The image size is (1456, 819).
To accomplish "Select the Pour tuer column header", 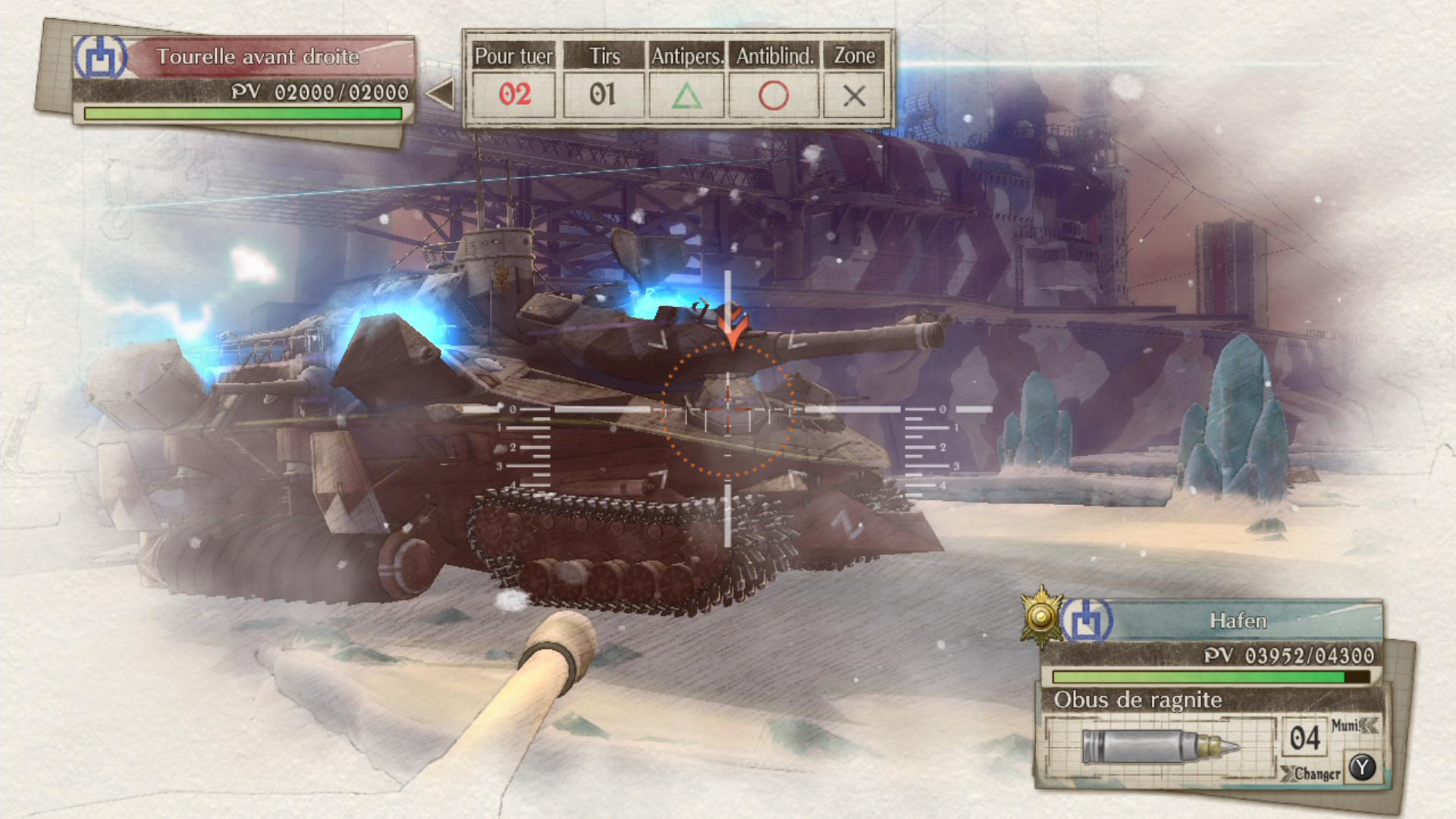I will pos(513,55).
